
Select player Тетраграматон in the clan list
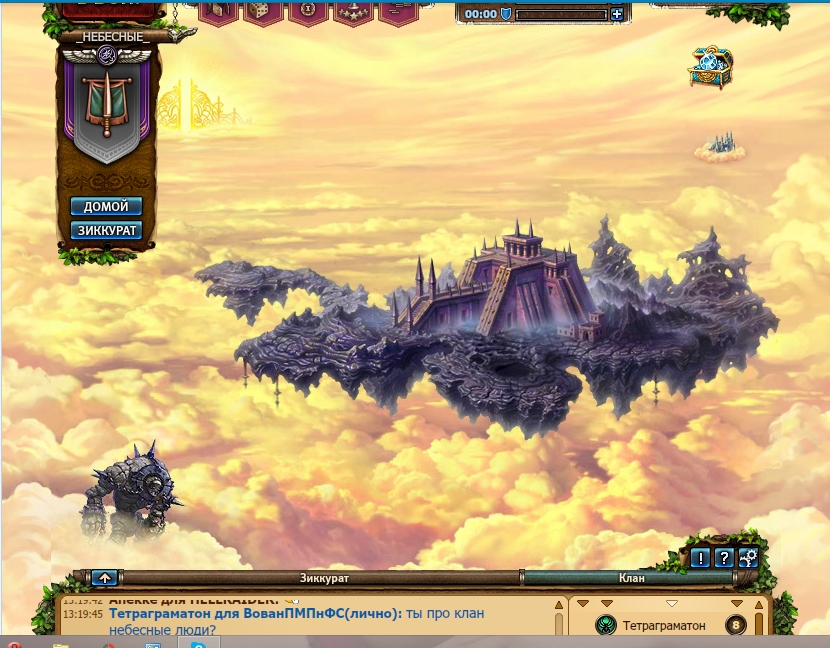pyautogui.click(x=663, y=626)
